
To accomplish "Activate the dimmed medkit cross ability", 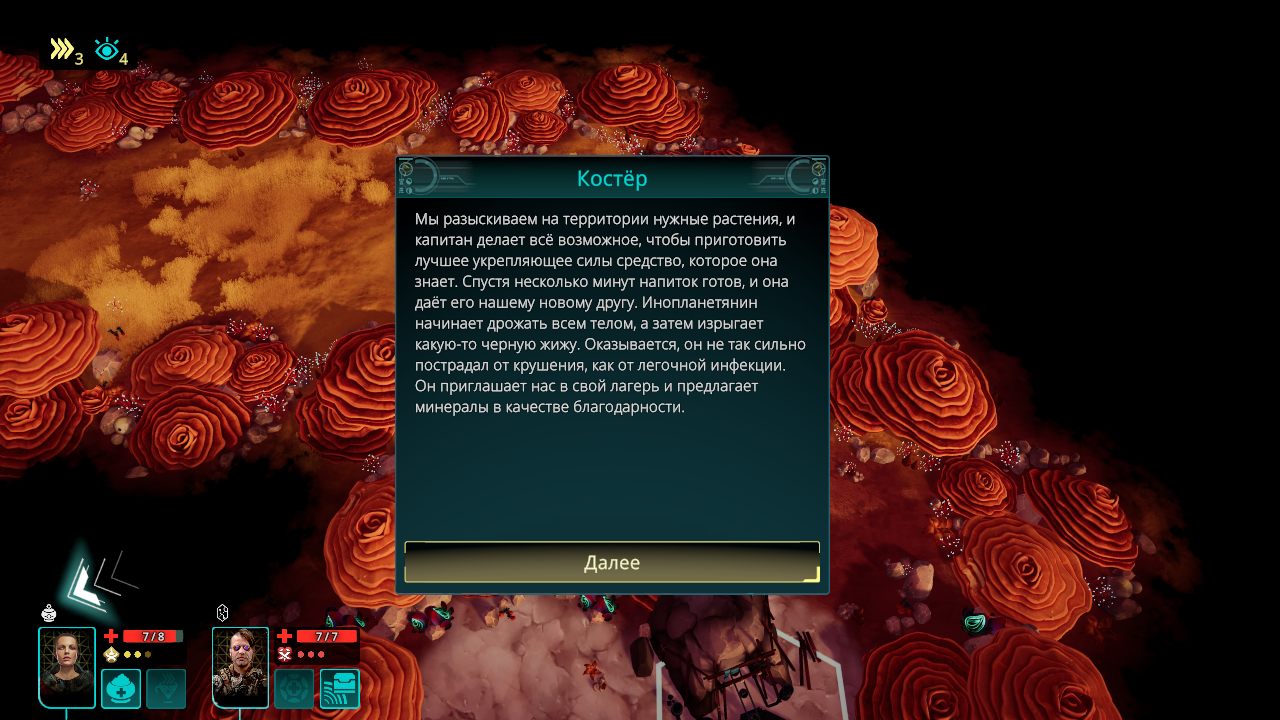I will pos(294,688).
